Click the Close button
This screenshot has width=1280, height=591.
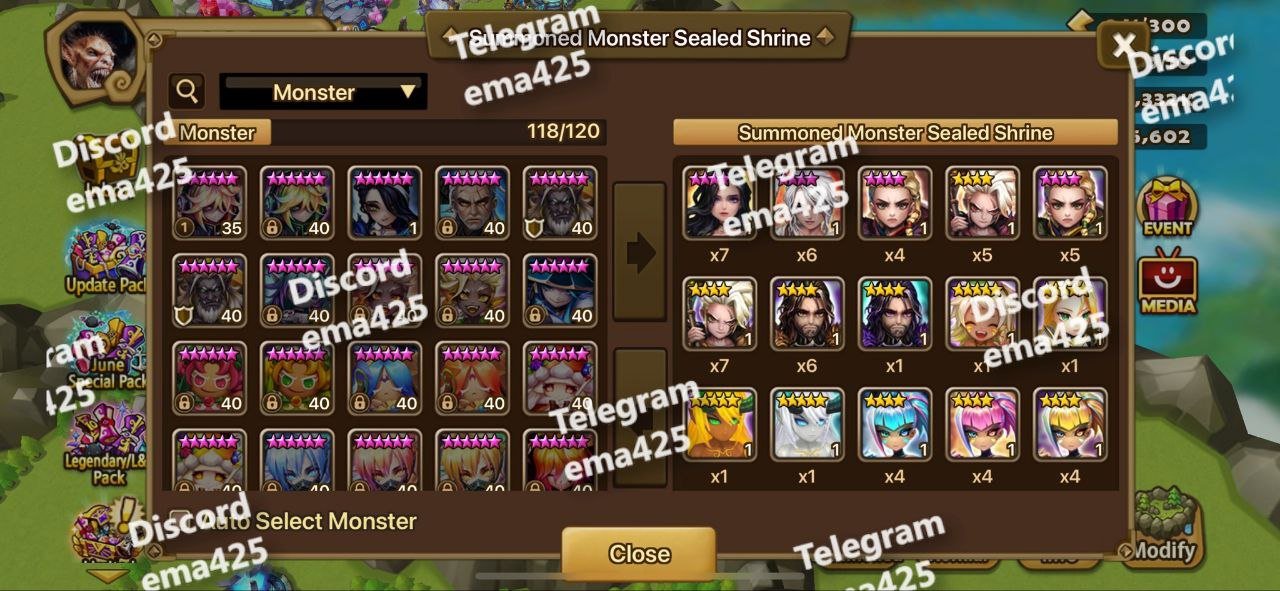tap(638, 553)
